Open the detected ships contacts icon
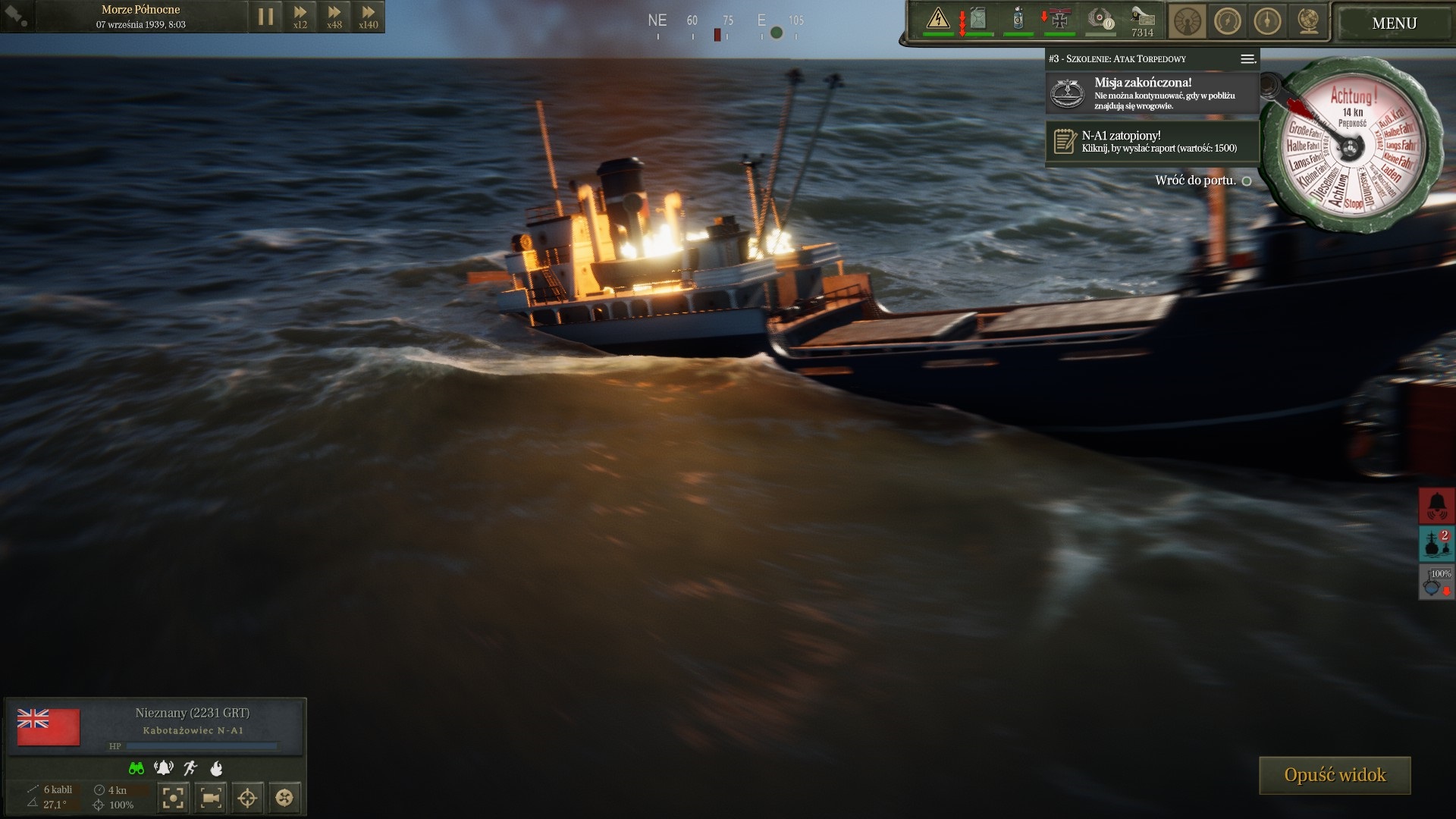 (x=1436, y=544)
